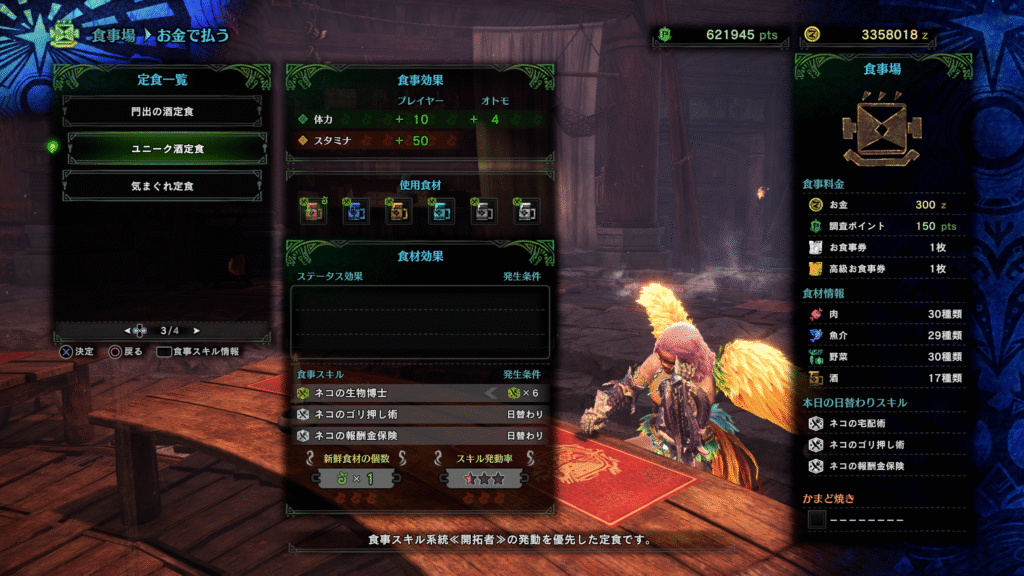This screenshot has height=576, width=1024.
Task: Go to the previous meal list page
Action: coord(127,330)
